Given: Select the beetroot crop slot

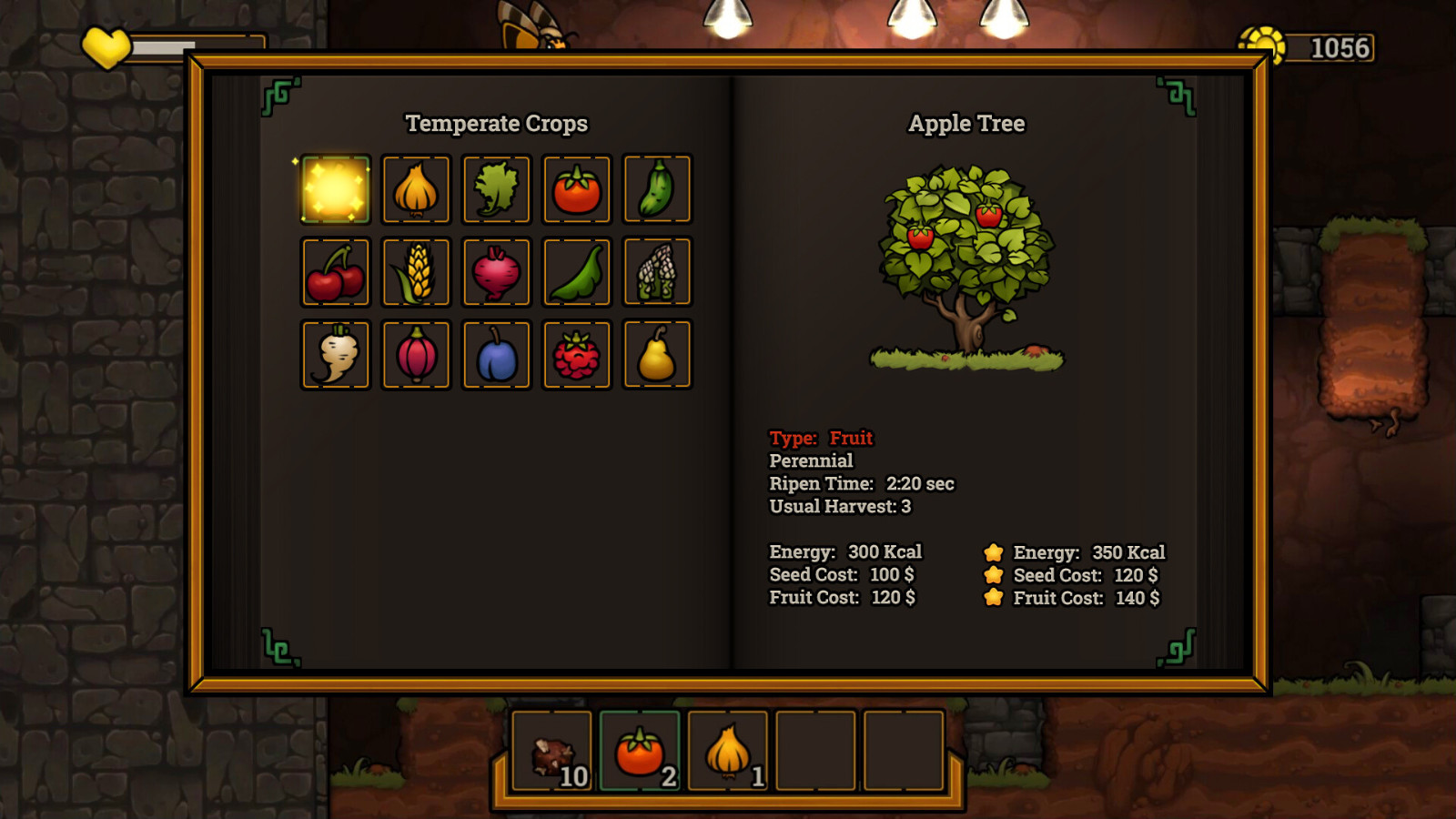Looking at the screenshot, I should (x=496, y=272).
